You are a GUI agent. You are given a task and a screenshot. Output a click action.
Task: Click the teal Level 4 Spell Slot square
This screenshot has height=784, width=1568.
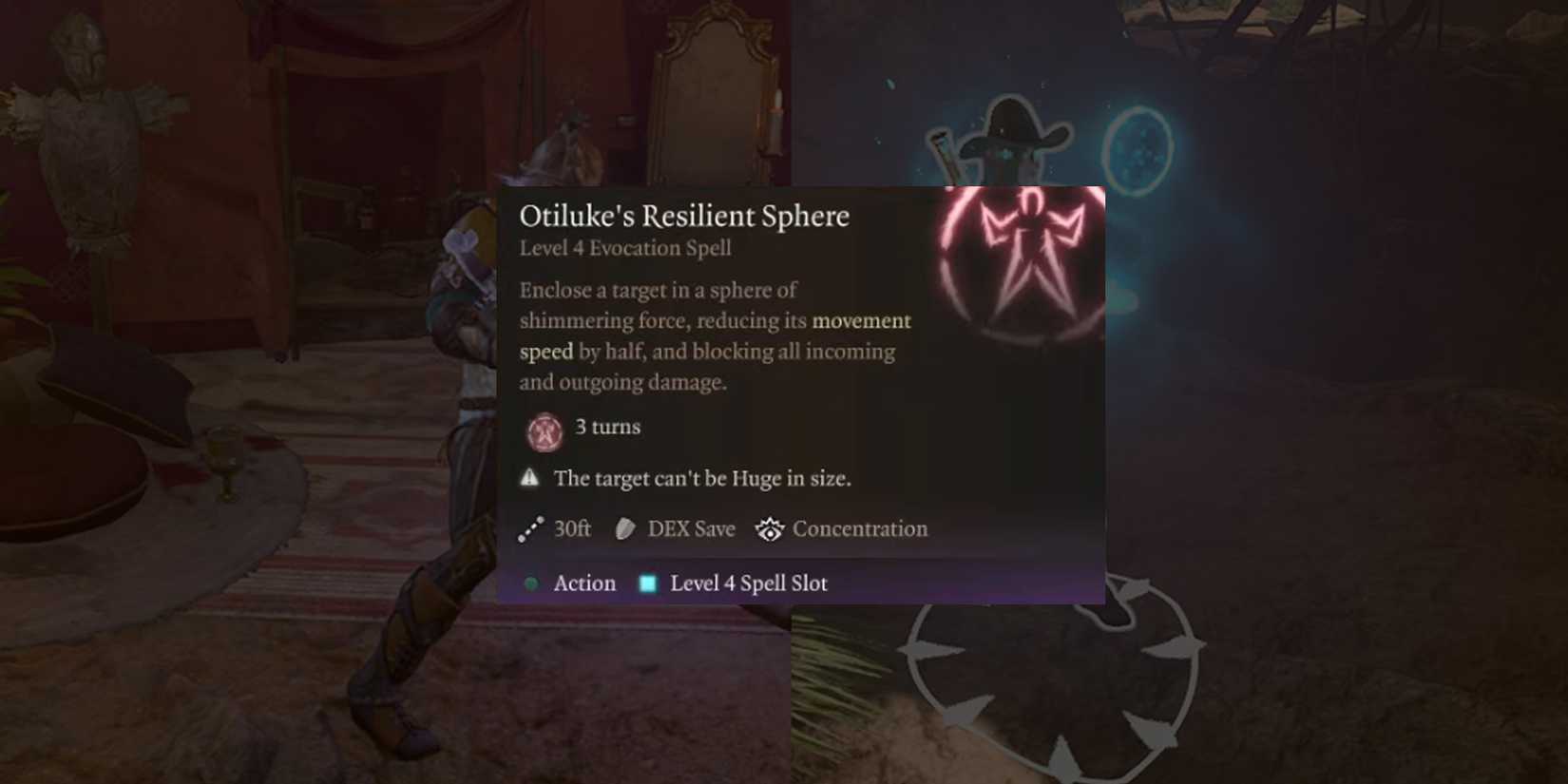click(x=648, y=583)
